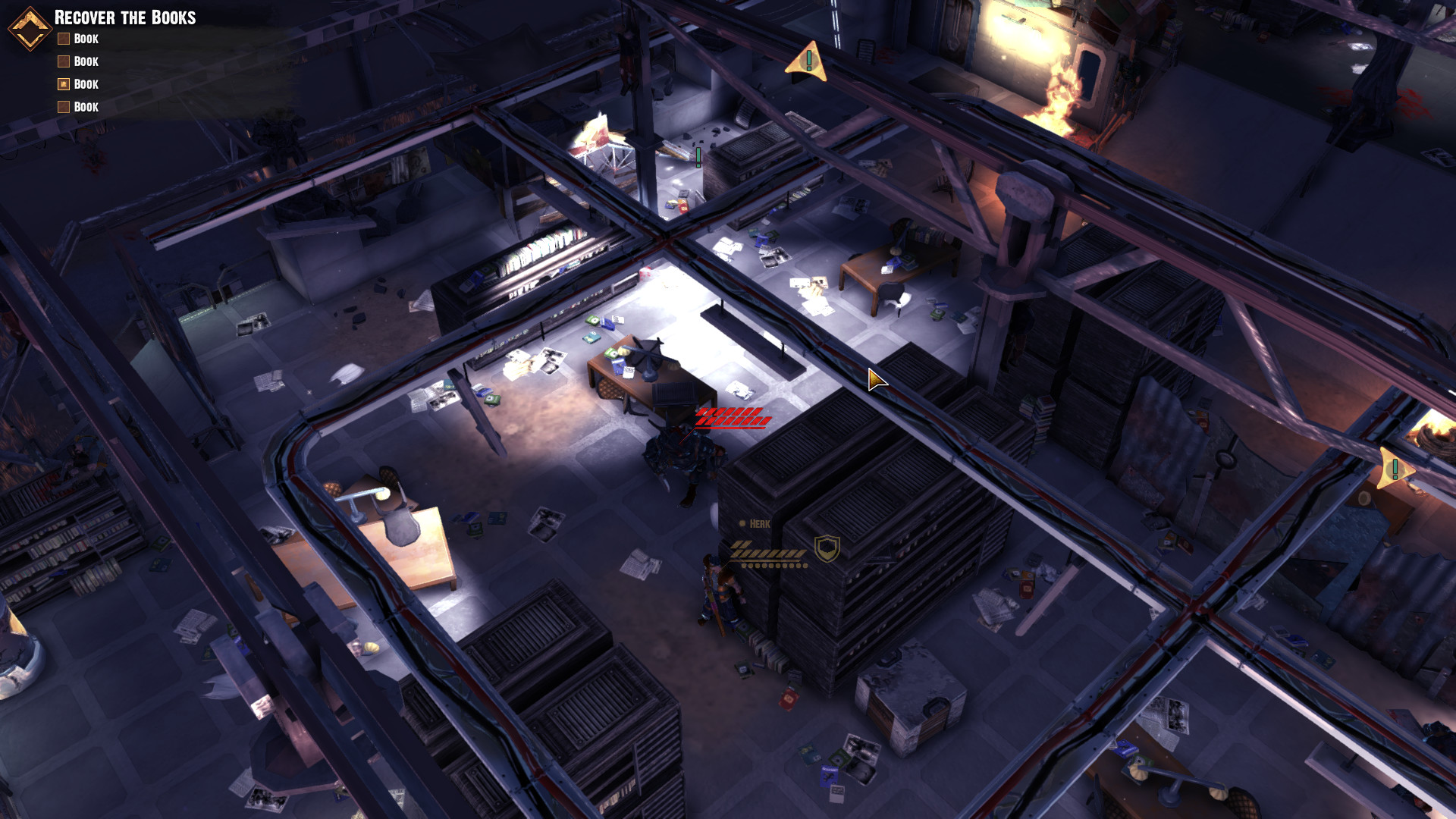Select the second Book objective checkbox
Image resolution: width=1456 pixels, height=819 pixels.
point(63,61)
